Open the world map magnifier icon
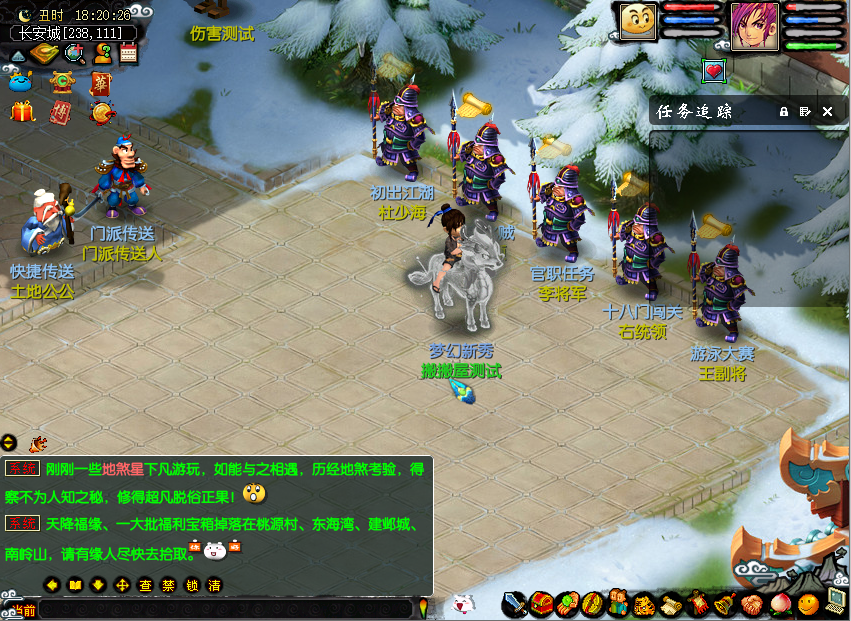Image resolution: width=851 pixels, height=621 pixels. tap(73, 54)
